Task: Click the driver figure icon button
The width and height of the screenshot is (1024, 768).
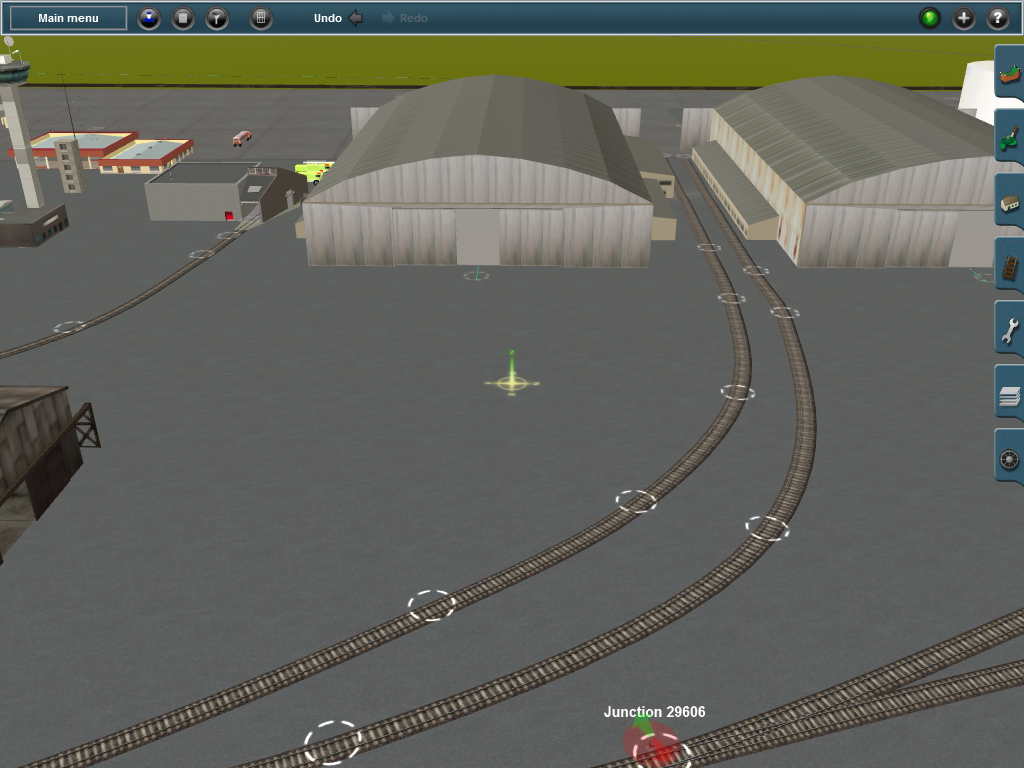Action: [149, 18]
